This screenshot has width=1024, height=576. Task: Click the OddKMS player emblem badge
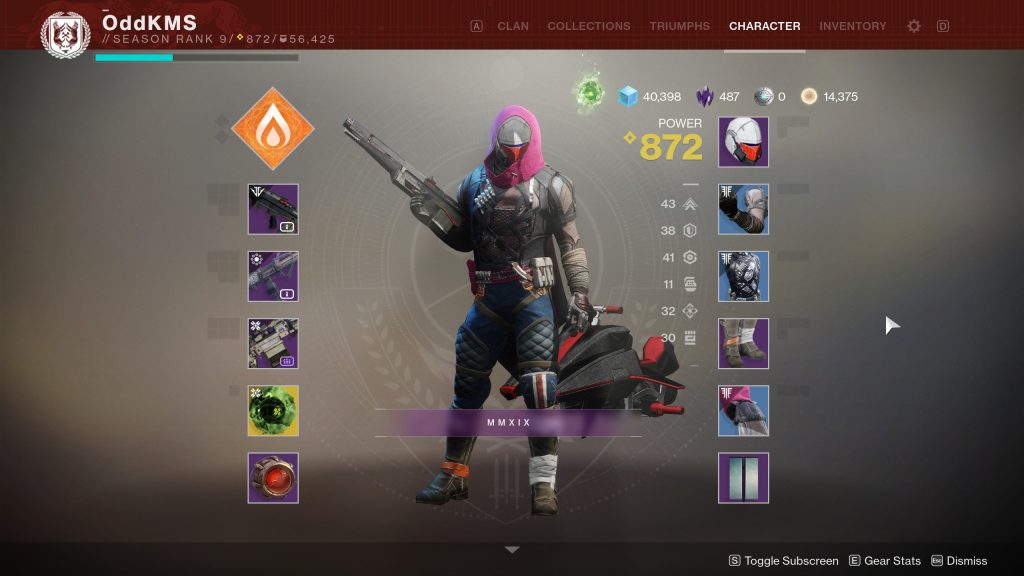65,33
